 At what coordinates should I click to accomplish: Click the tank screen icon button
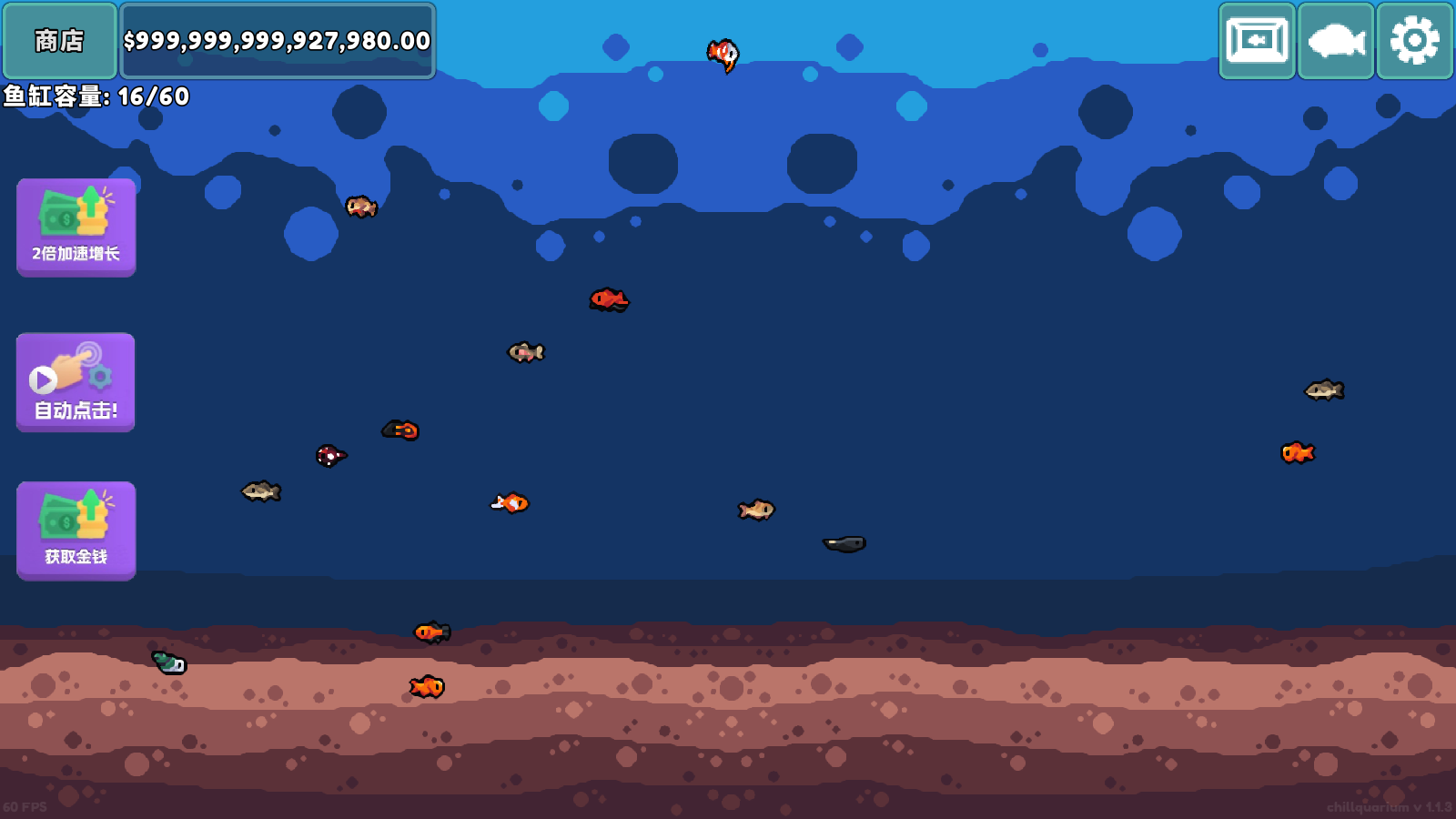tap(1257, 41)
